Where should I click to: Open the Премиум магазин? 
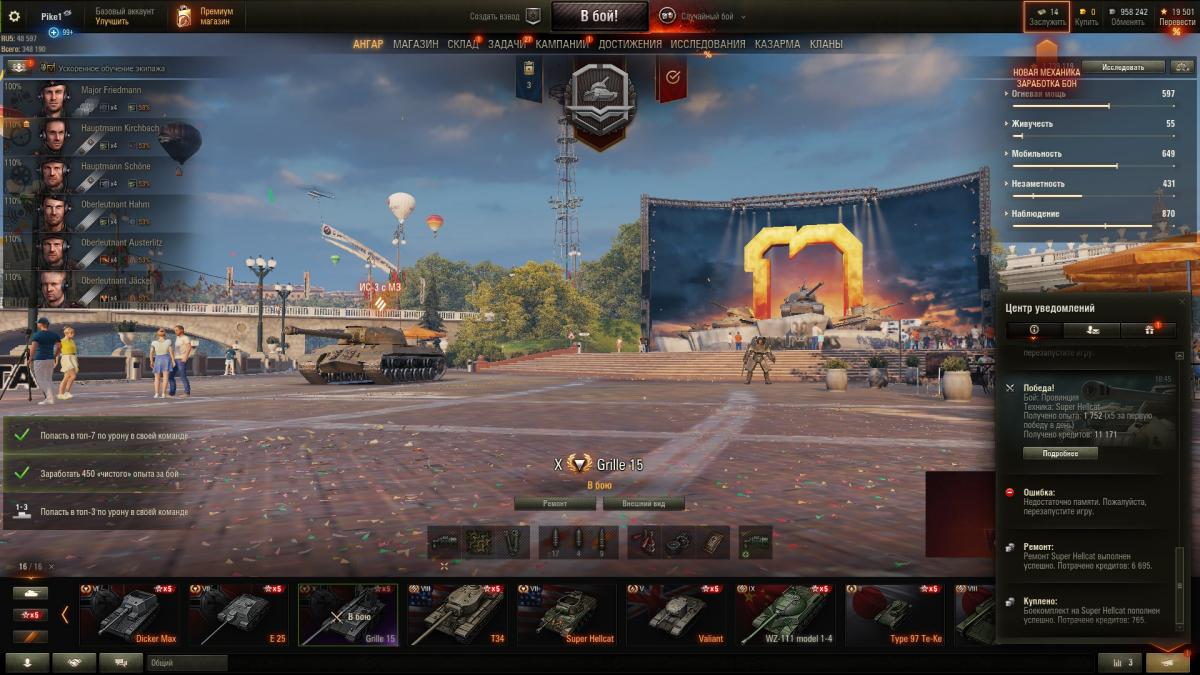[206, 16]
